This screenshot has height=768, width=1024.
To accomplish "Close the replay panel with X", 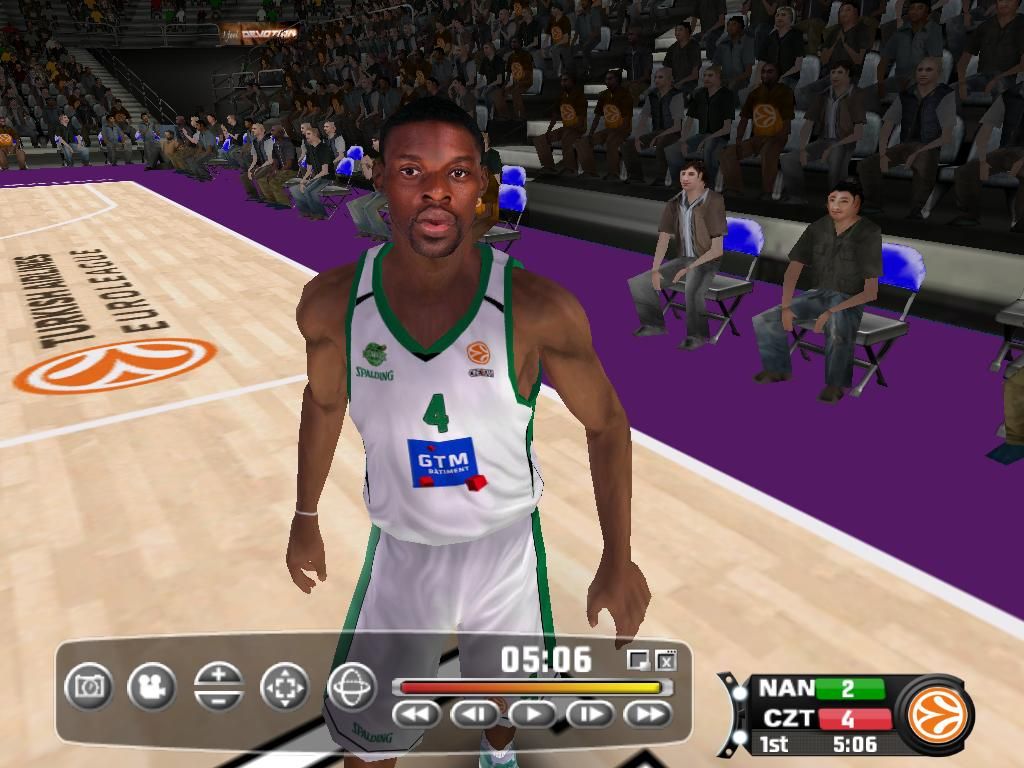I will [x=666, y=660].
